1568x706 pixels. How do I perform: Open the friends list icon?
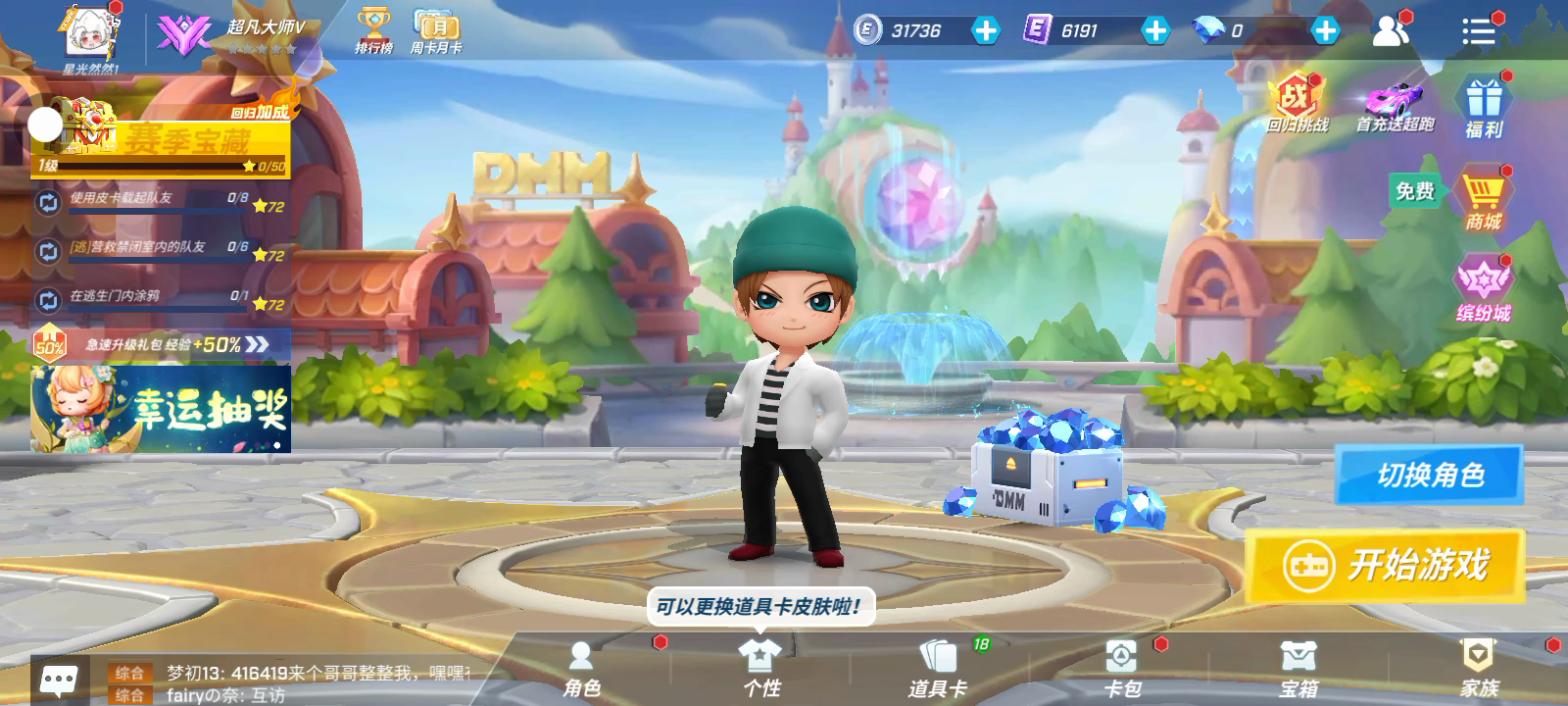[x=1390, y=31]
